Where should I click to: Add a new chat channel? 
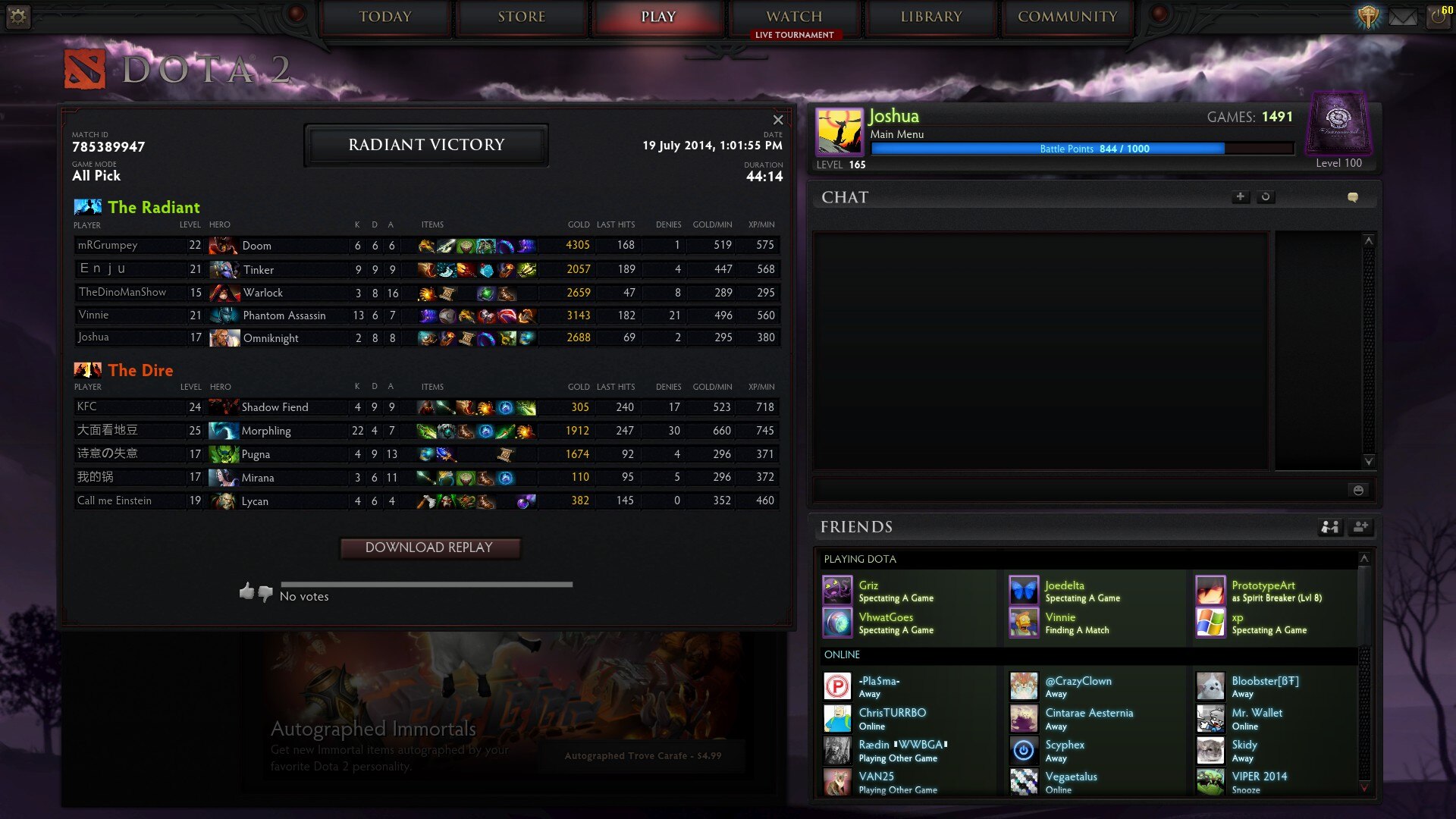pyautogui.click(x=1240, y=196)
